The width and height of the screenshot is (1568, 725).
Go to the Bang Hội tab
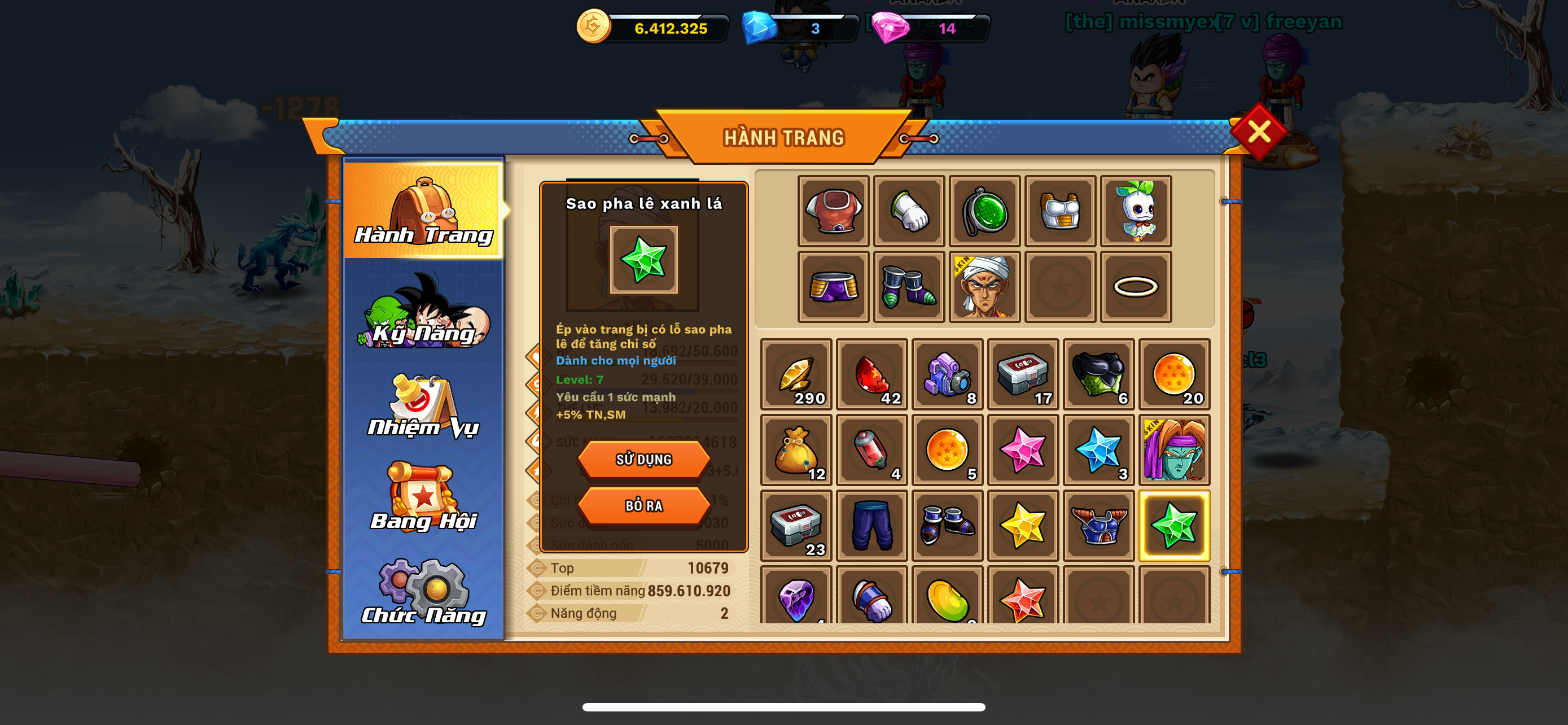point(424,498)
